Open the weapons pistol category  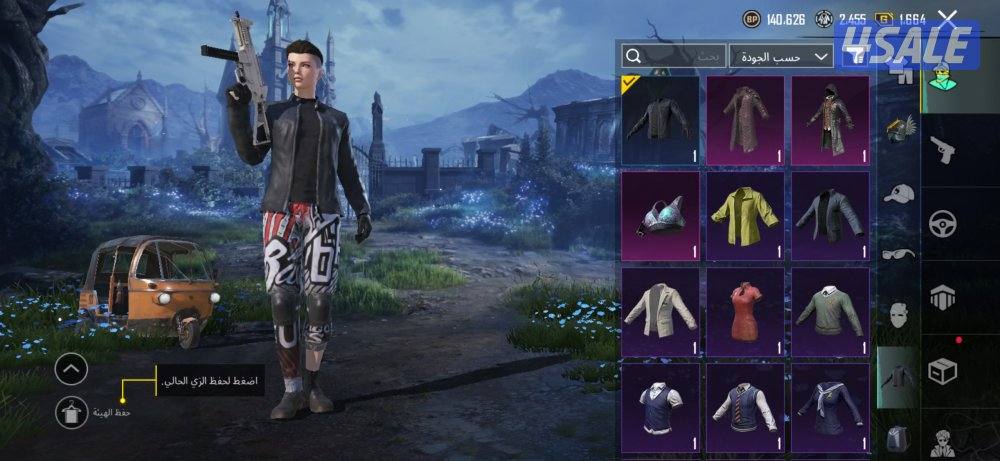pyautogui.click(x=941, y=151)
